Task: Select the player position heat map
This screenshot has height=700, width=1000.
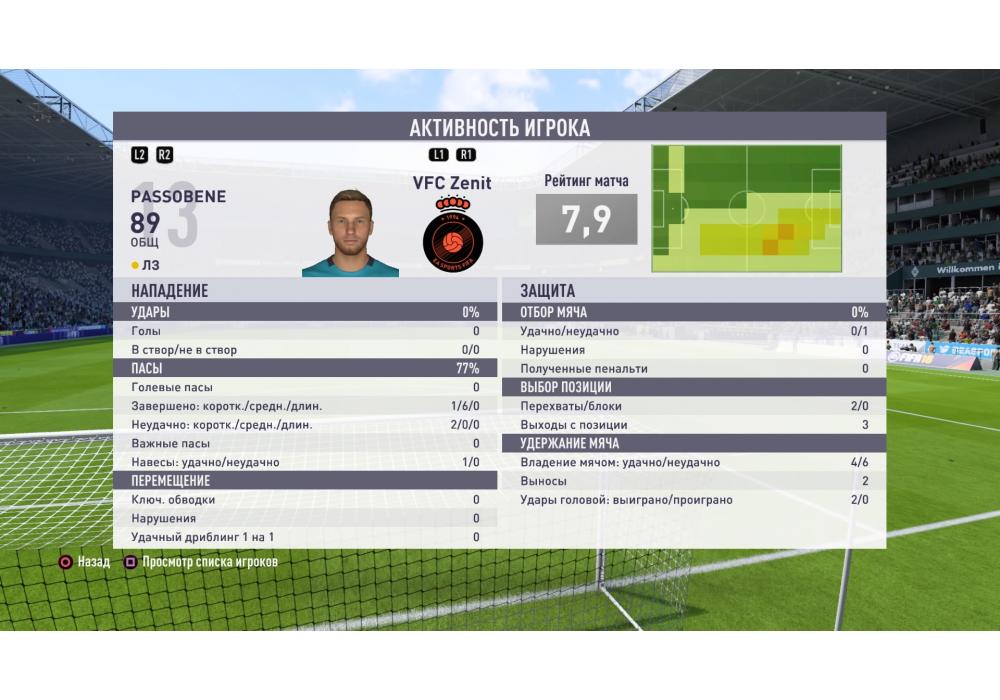Action: point(746,209)
